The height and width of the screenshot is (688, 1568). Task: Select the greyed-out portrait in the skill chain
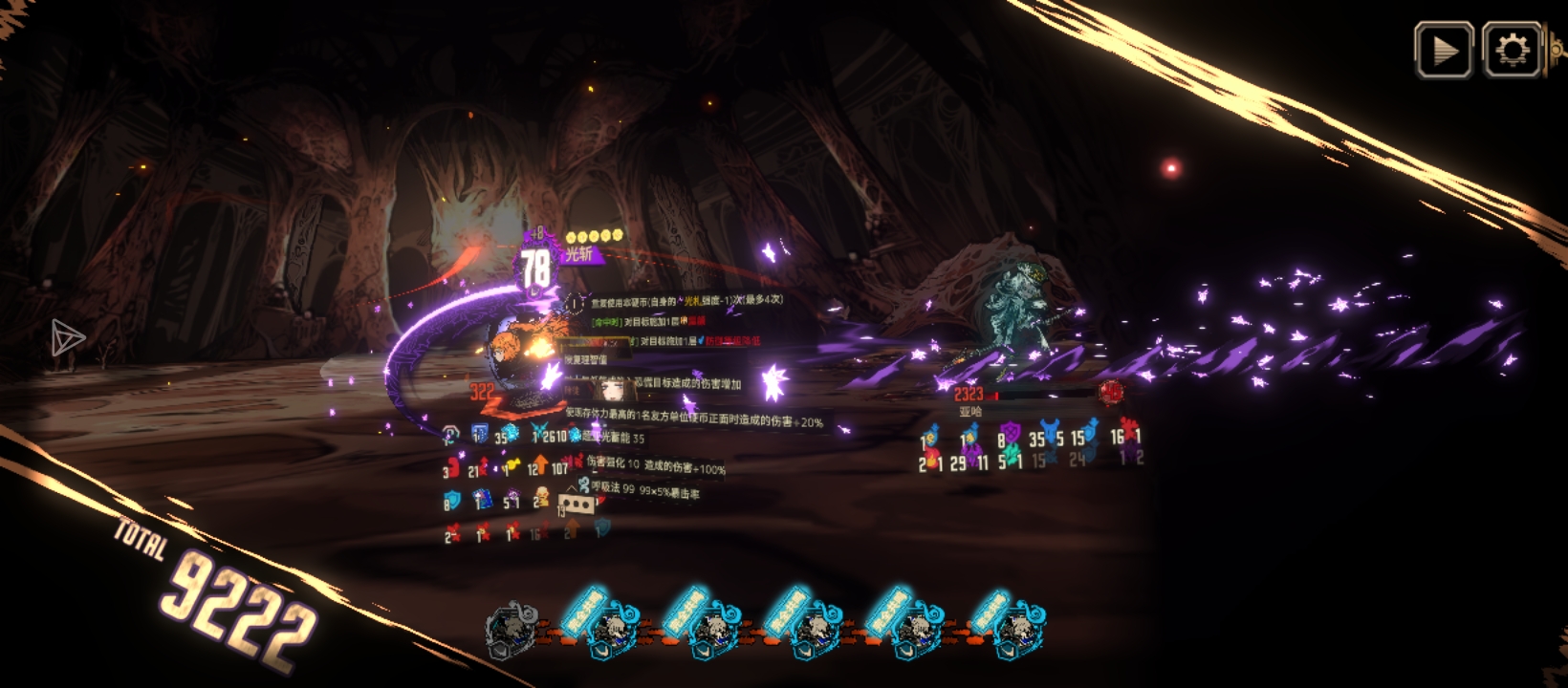(512, 631)
